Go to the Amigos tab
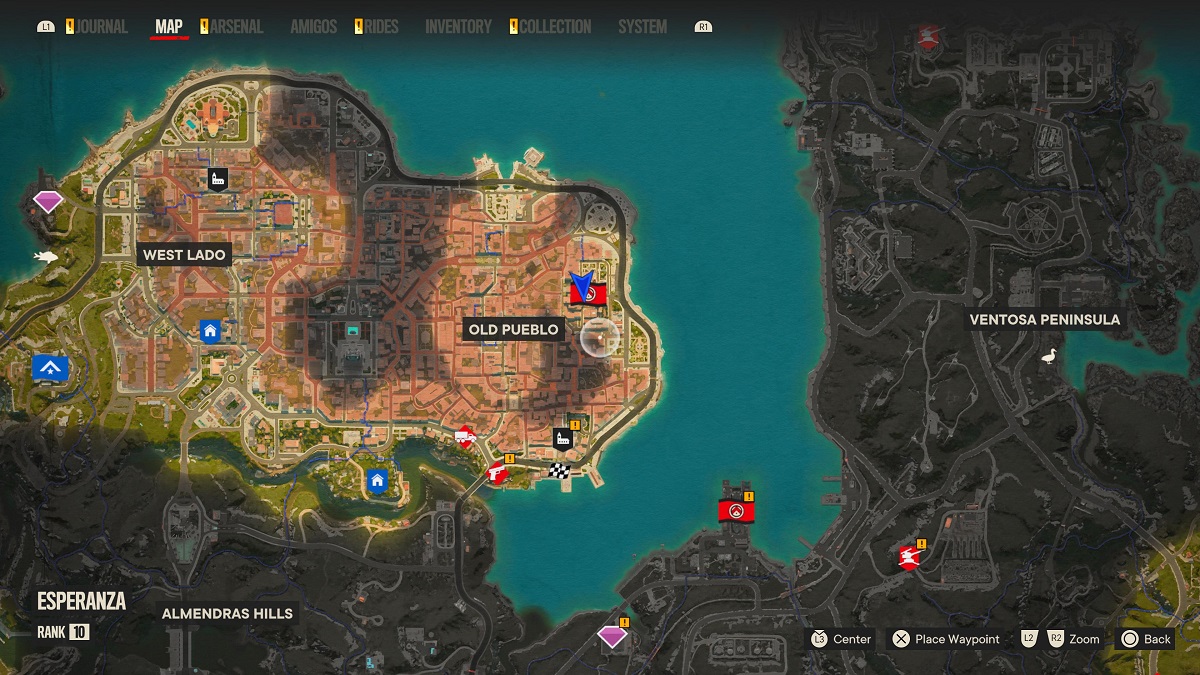Image resolution: width=1200 pixels, height=675 pixels. coord(313,27)
